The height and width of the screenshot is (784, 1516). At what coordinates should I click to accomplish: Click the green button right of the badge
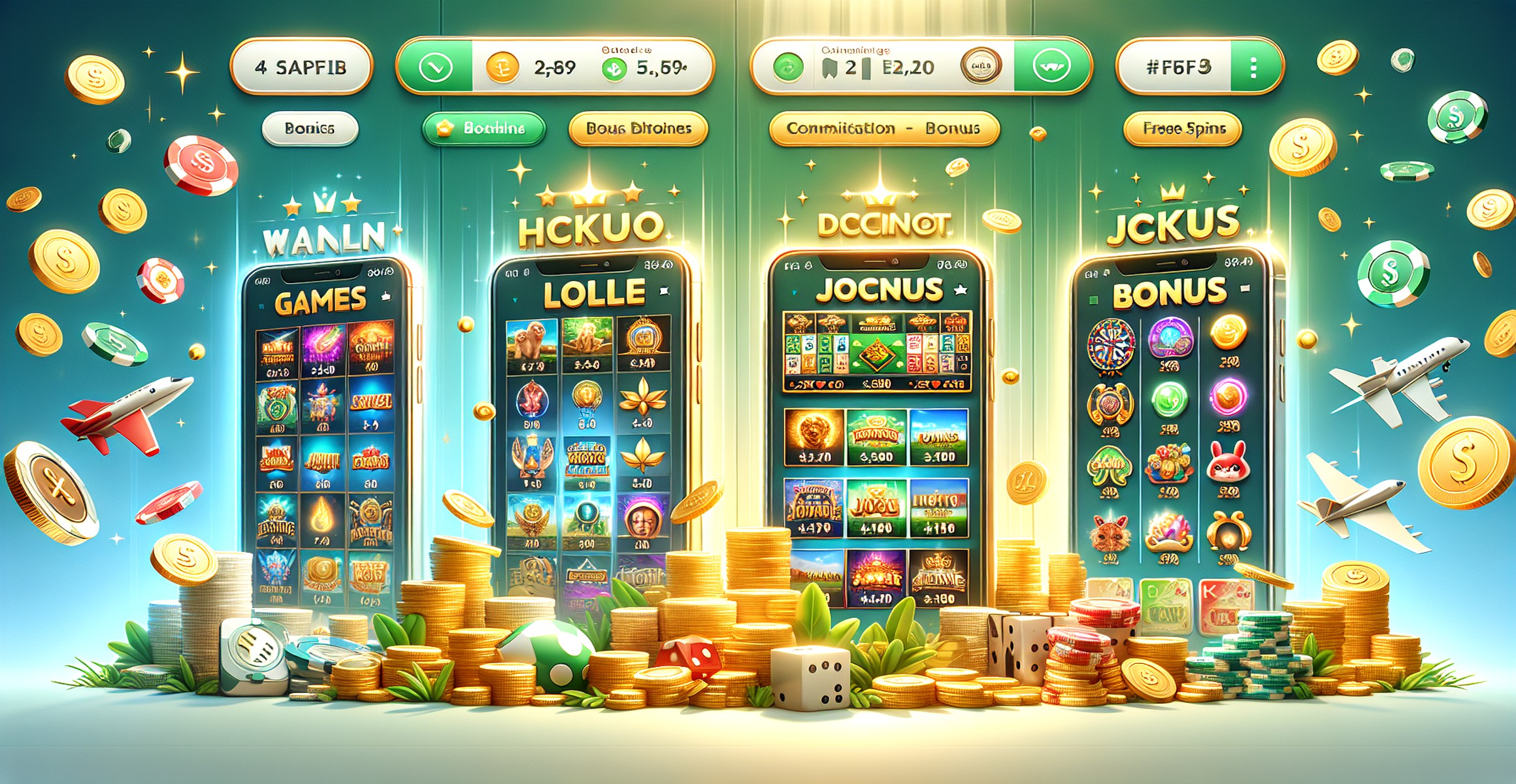tap(1051, 67)
